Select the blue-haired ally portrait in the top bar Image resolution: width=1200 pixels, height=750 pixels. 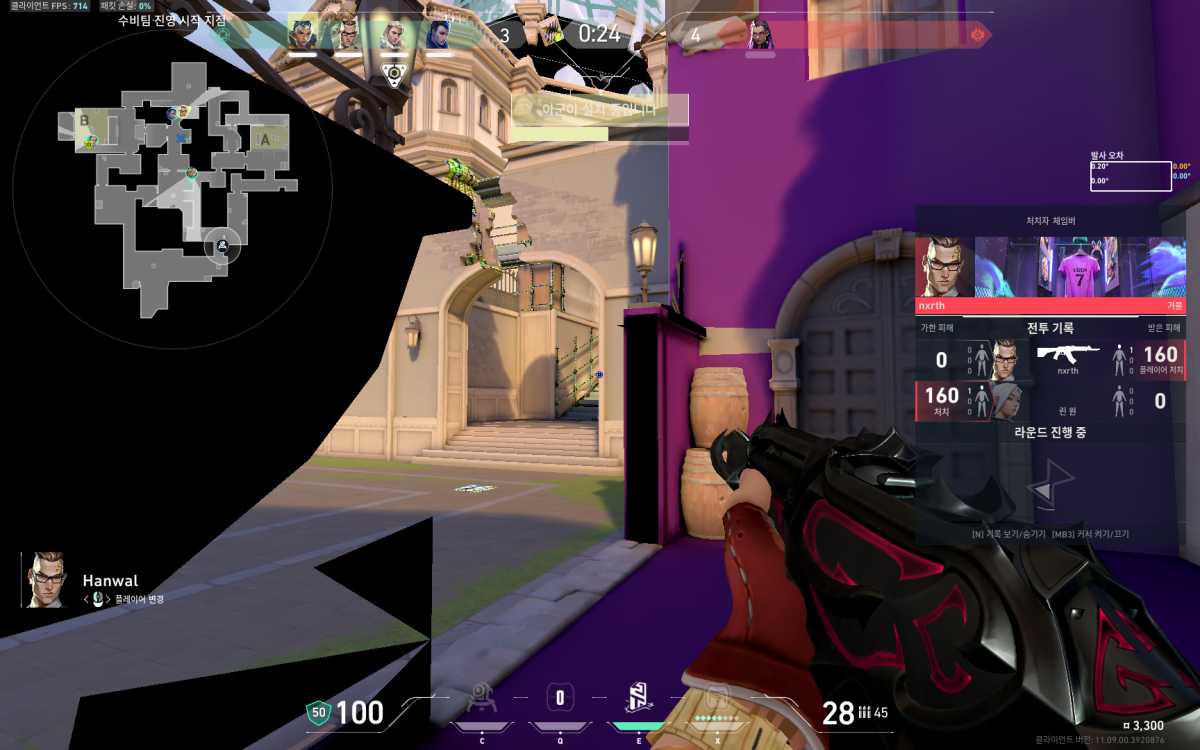coord(438,35)
